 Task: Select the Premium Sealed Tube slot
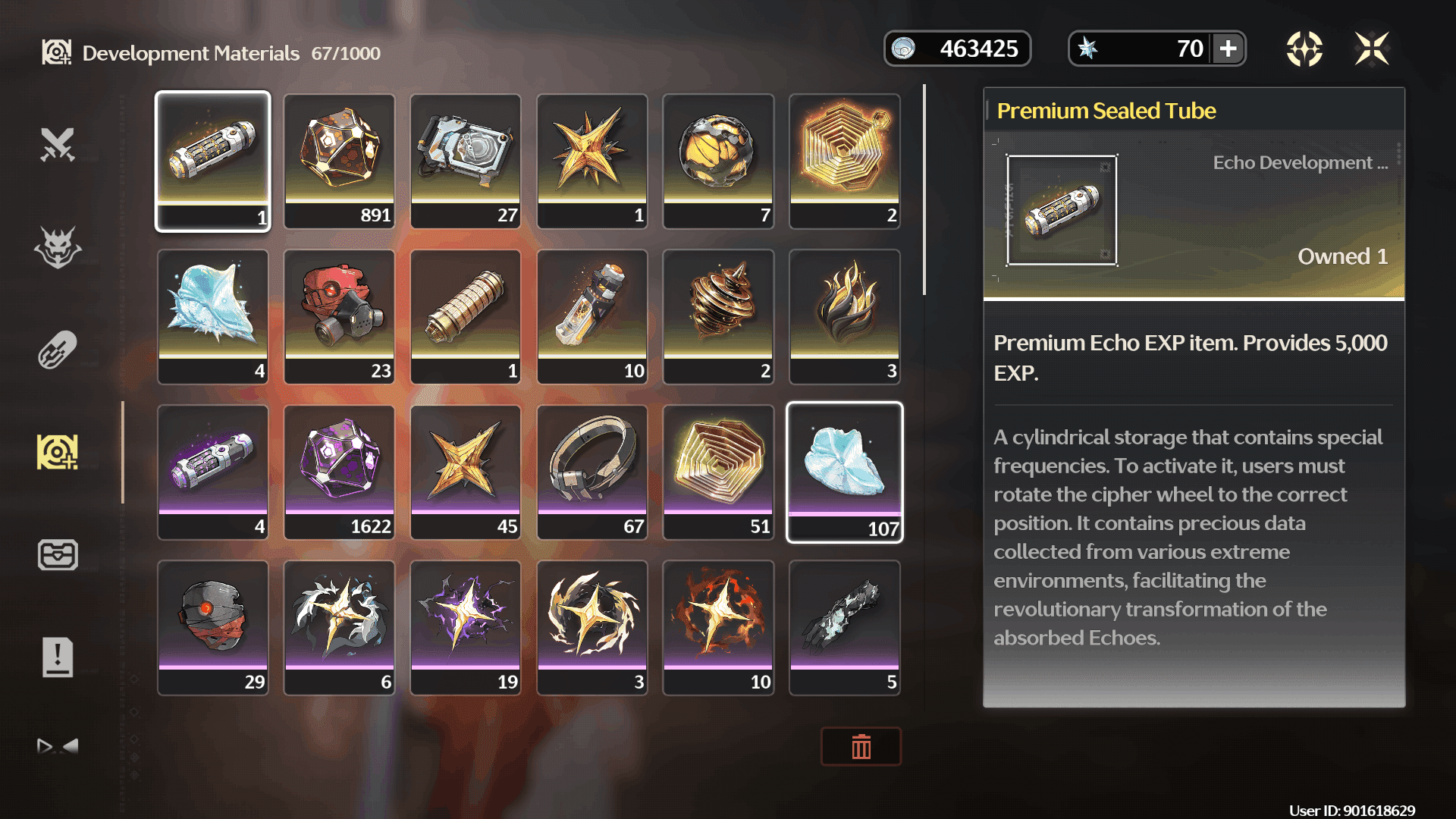click(x=213, y=161)
